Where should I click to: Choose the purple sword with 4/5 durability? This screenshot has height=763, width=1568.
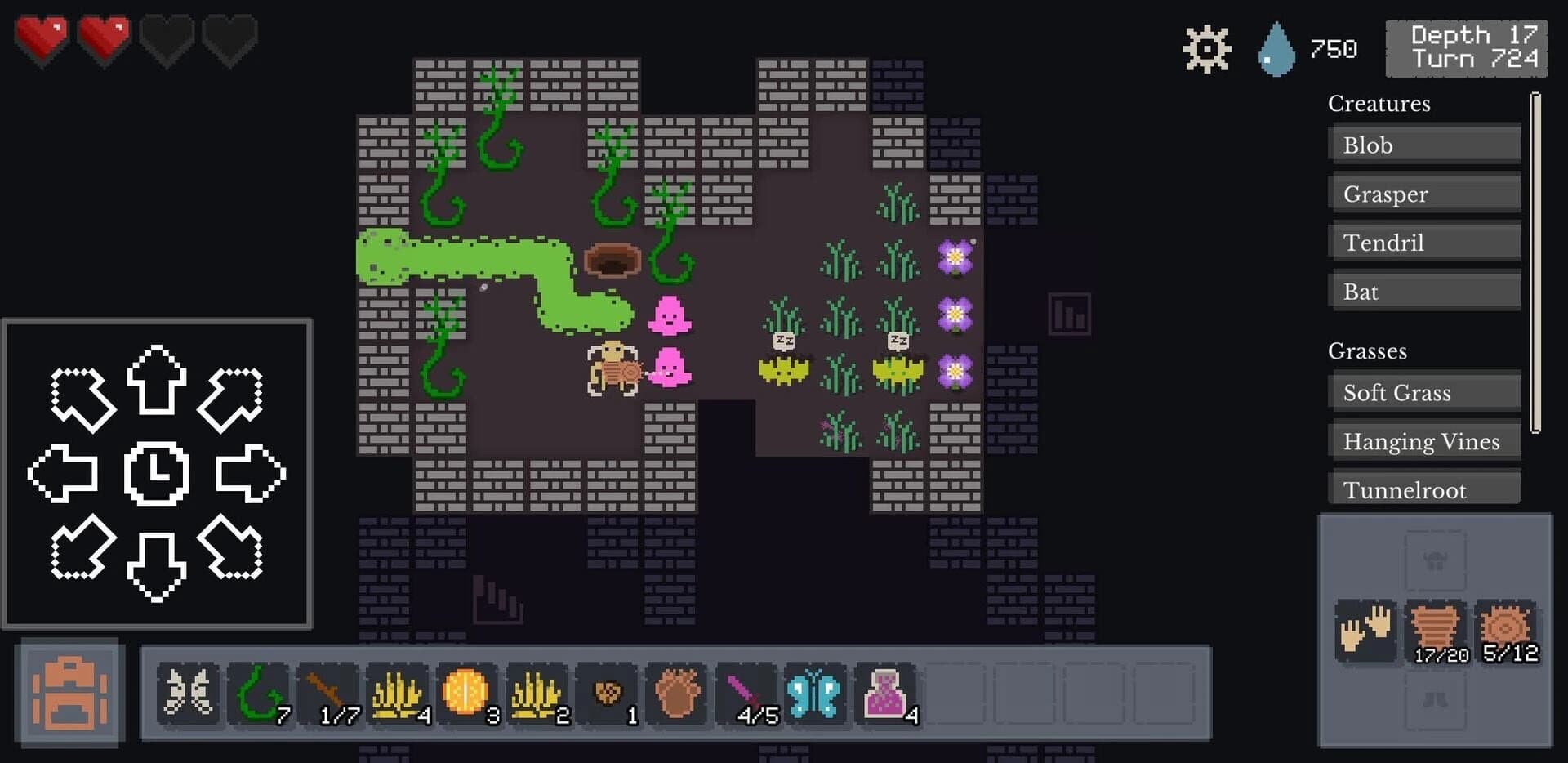click(747, 694)
